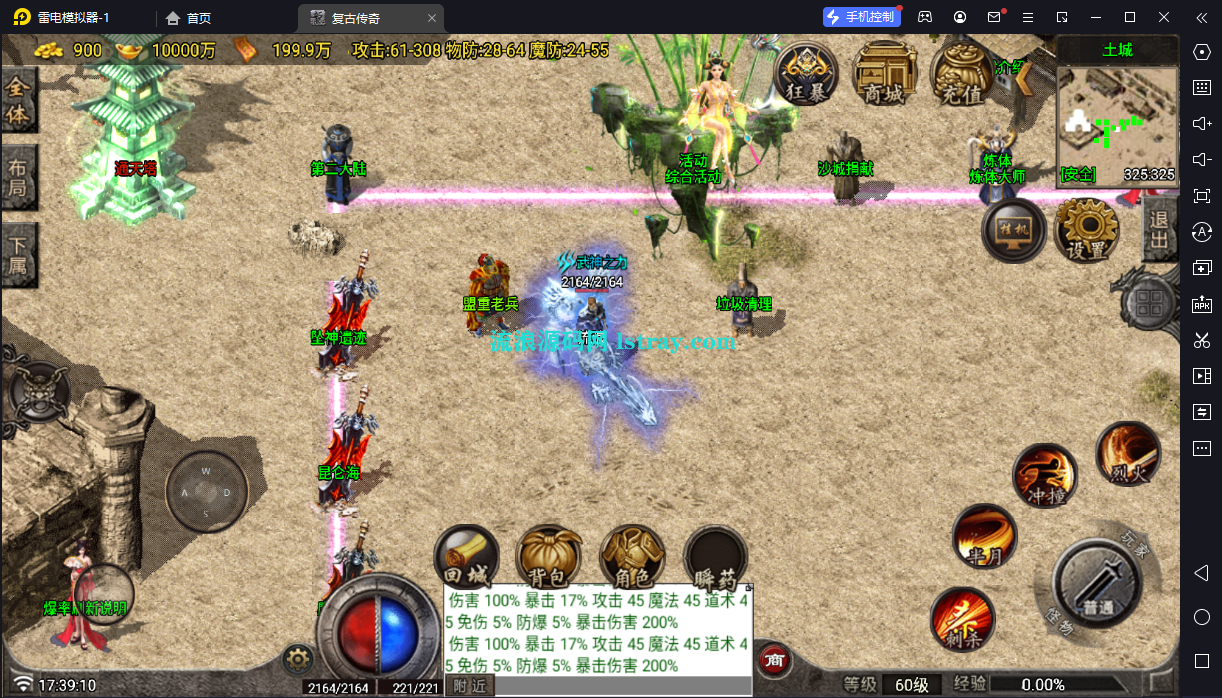Trigger the 半月 half-moon skill
Screen dimensions: 1222x698
tap(984, 537)
